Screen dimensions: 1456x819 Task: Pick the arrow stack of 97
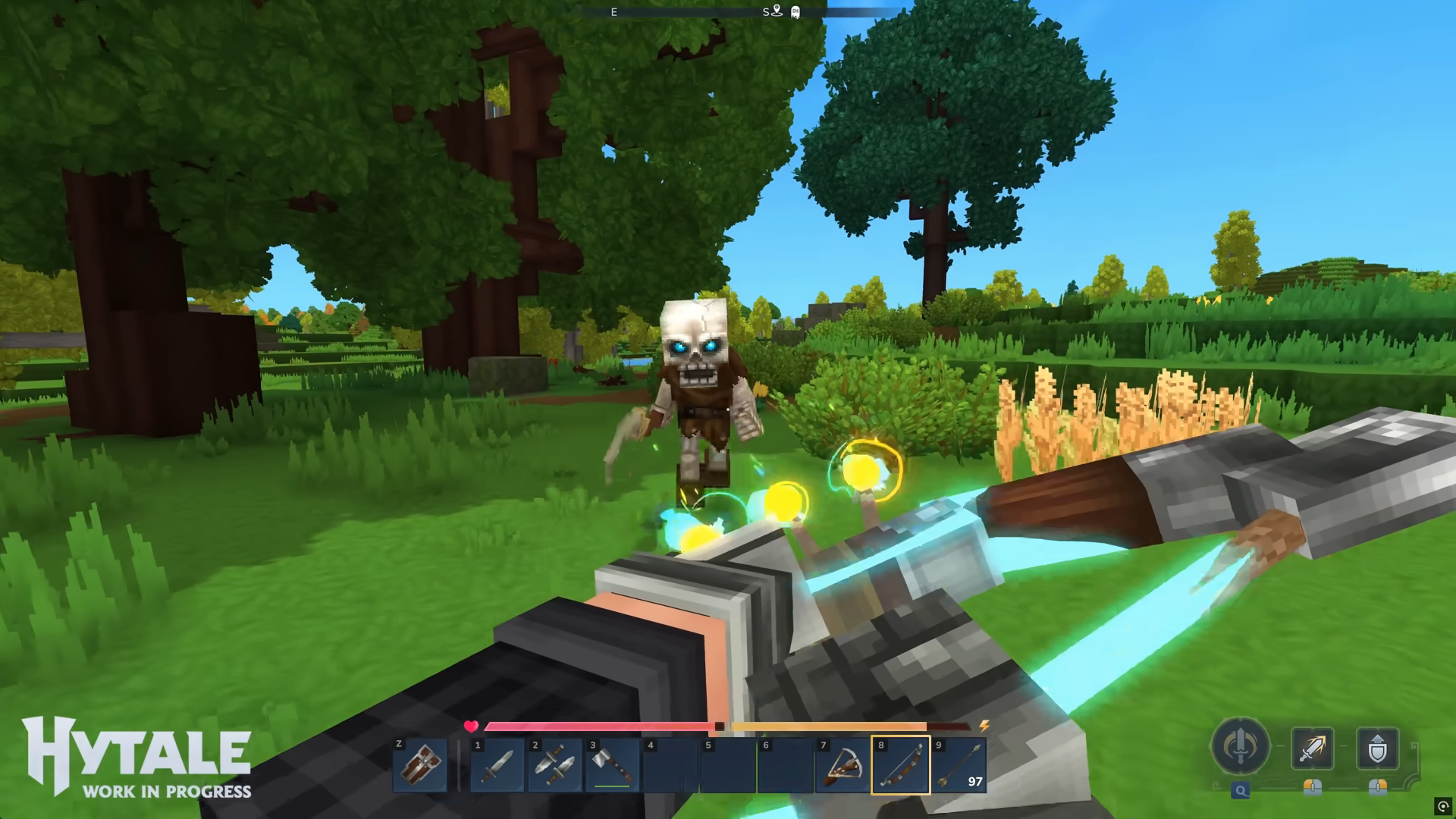pyautogui.click(x=959, y=765)
